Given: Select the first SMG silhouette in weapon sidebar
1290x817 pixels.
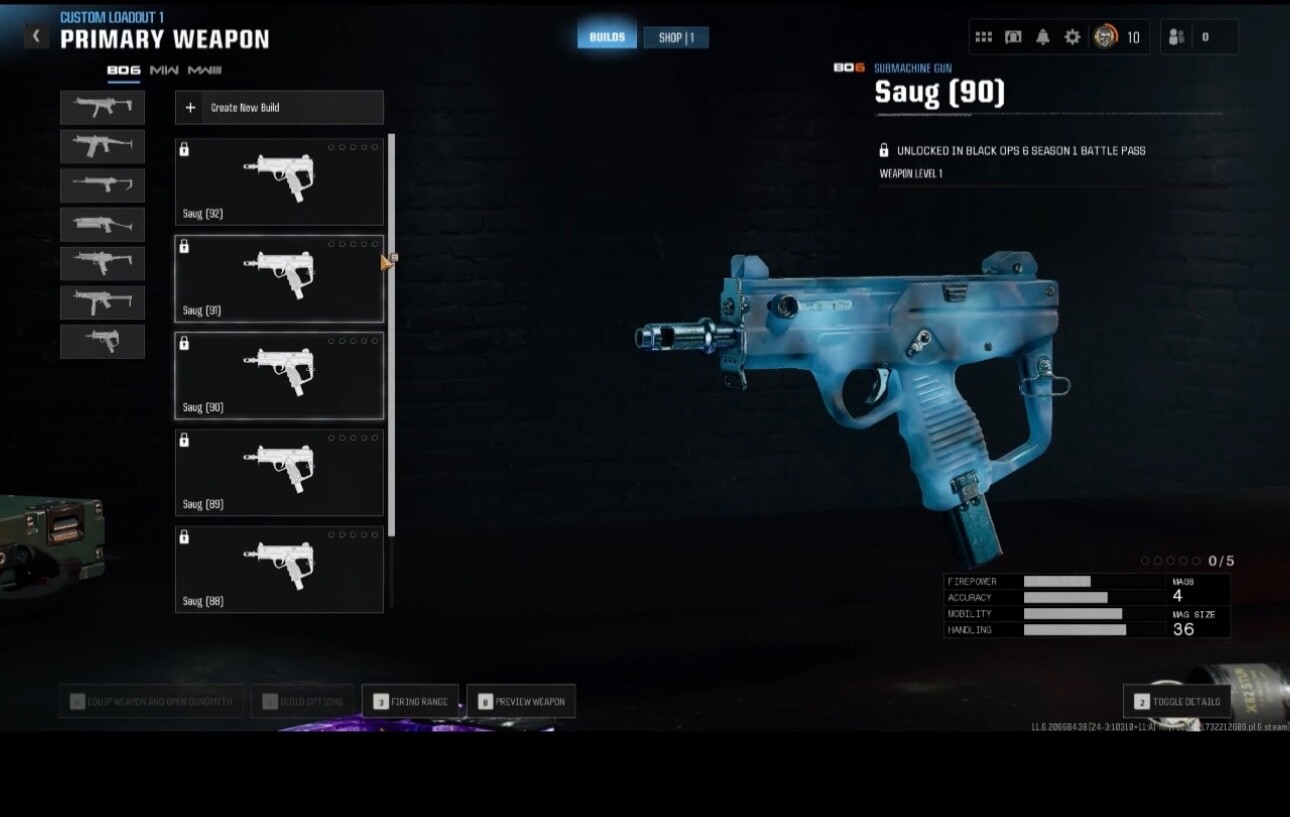Looking at the screenshot, I should point(102,107).
